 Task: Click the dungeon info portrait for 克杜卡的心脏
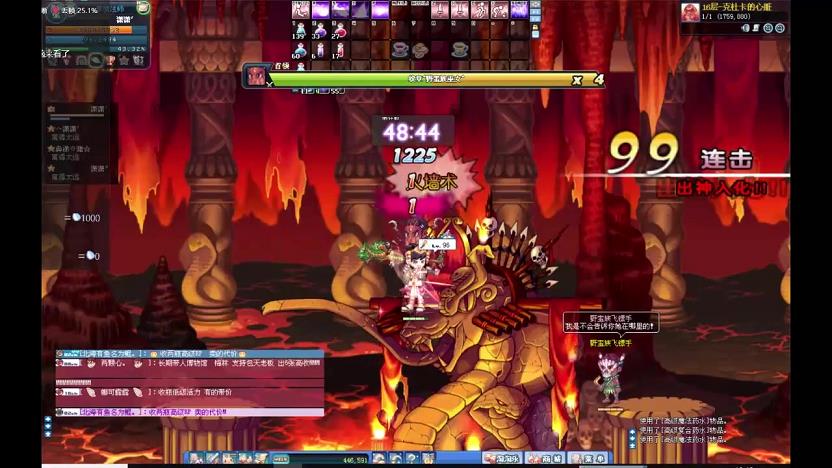coord(690,12)
